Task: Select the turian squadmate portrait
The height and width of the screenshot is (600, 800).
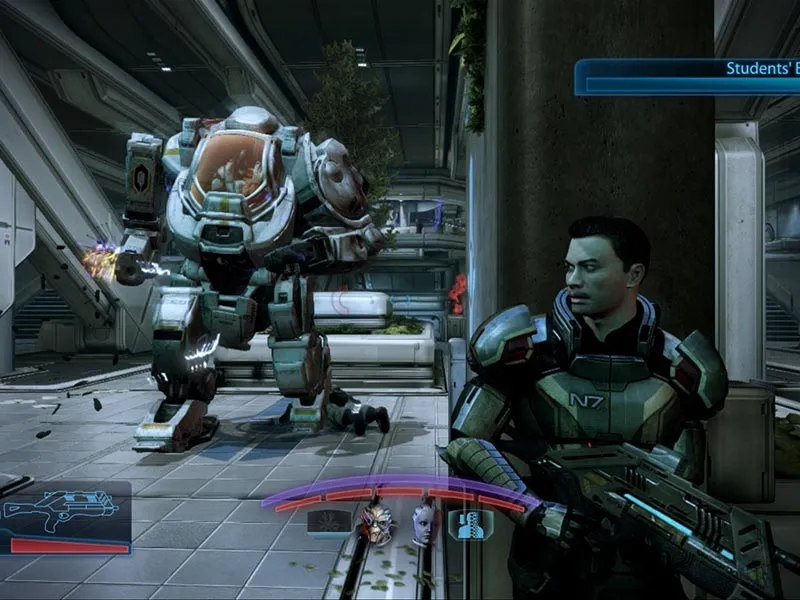Action: [378, 524]
